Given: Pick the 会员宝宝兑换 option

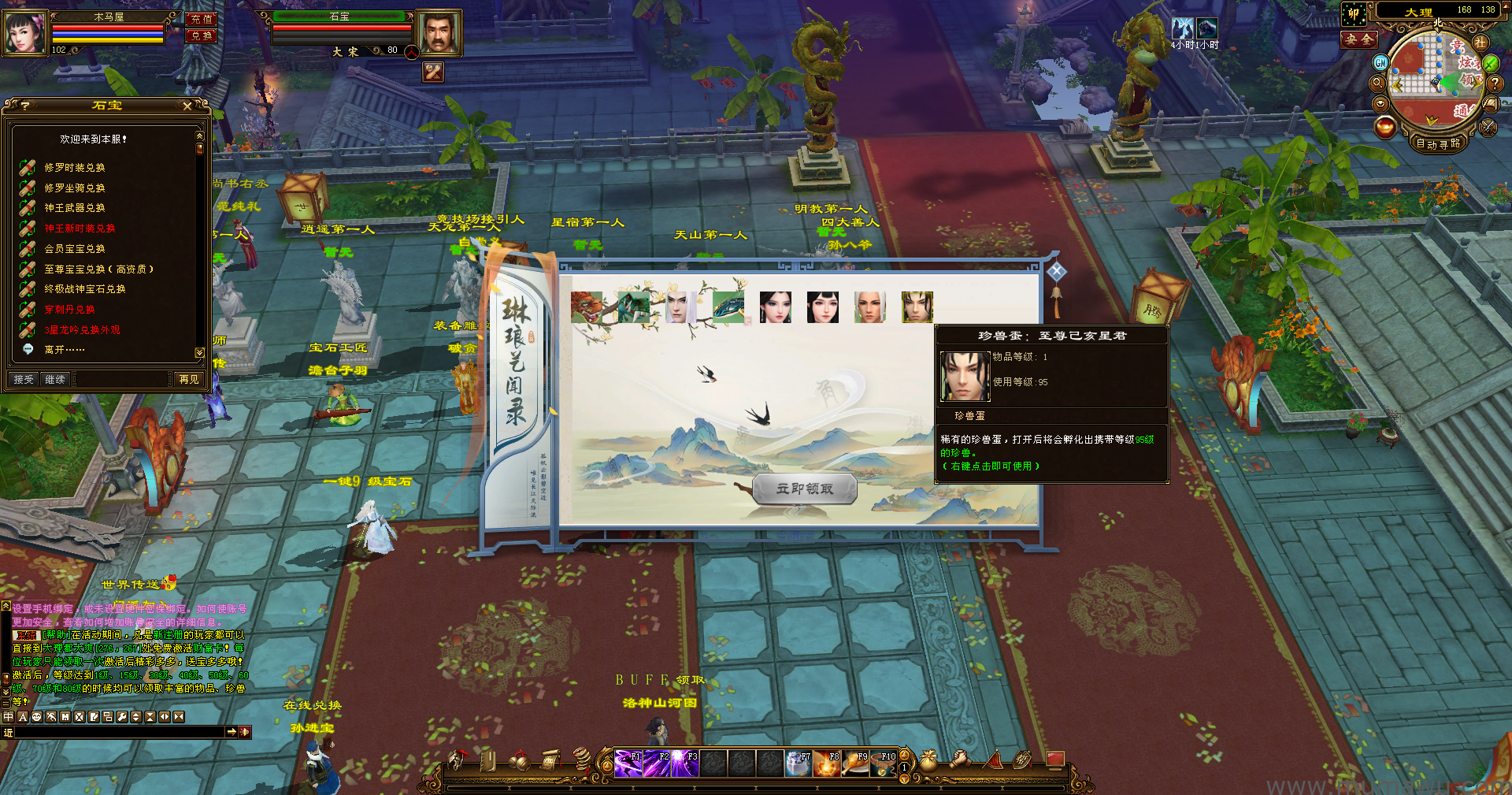Looking at the screenshot, I should (x=75, y=249).
